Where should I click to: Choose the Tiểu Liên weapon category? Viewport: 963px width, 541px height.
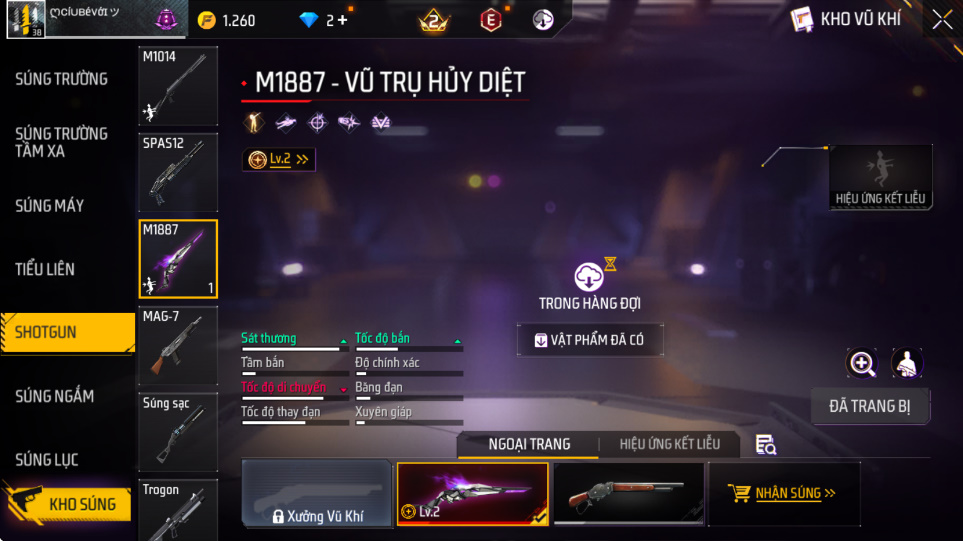click(45, 269)
